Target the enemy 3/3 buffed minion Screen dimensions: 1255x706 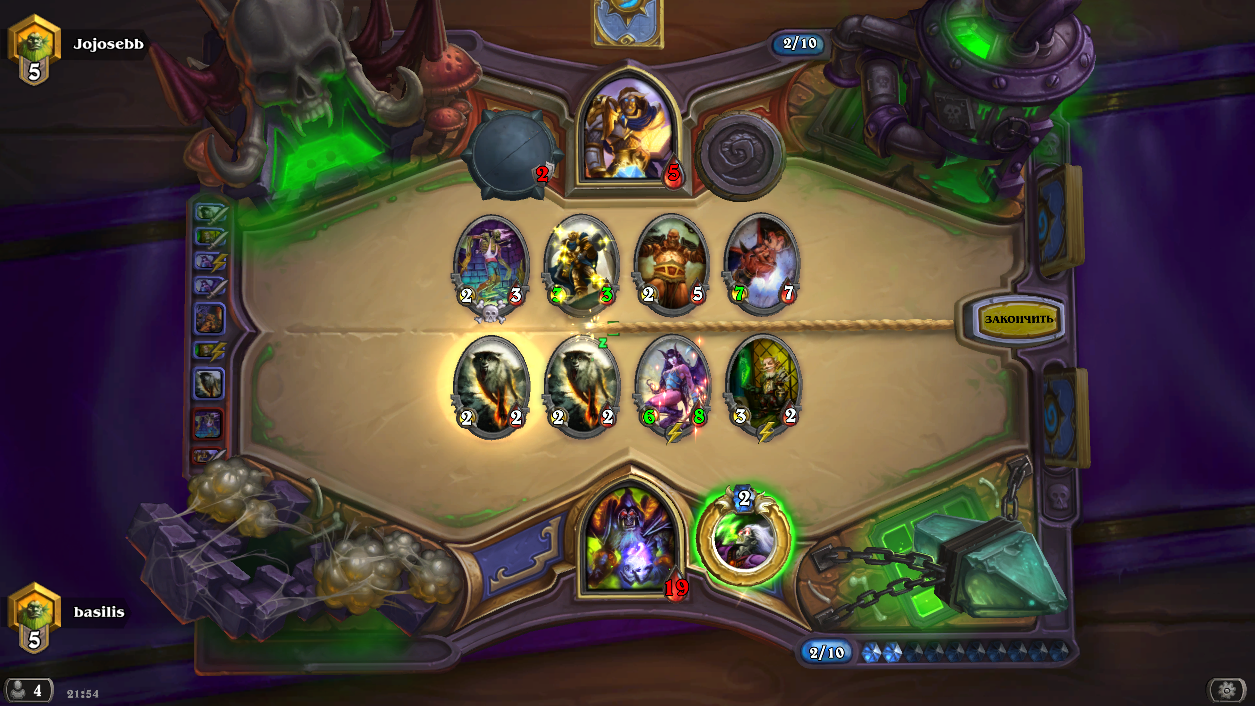(x=582, y=263)
